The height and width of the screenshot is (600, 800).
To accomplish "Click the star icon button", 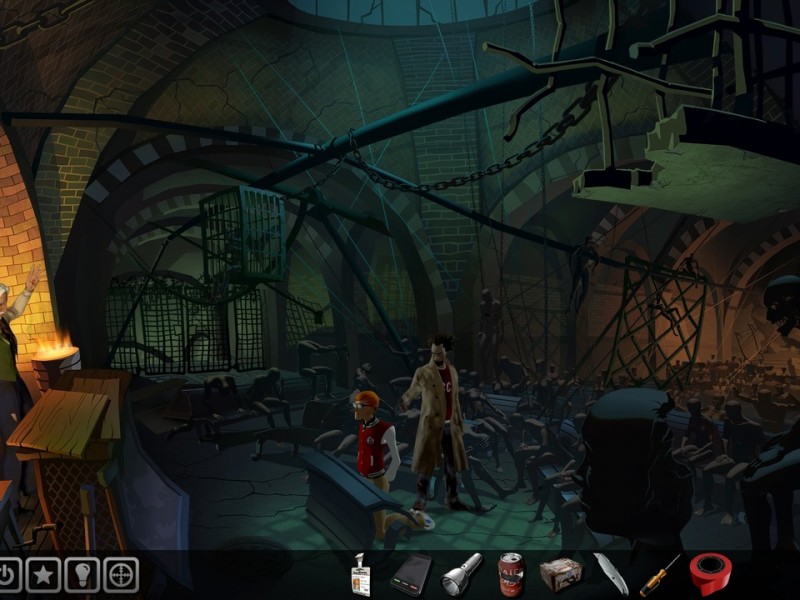I will tap(43, 574).
